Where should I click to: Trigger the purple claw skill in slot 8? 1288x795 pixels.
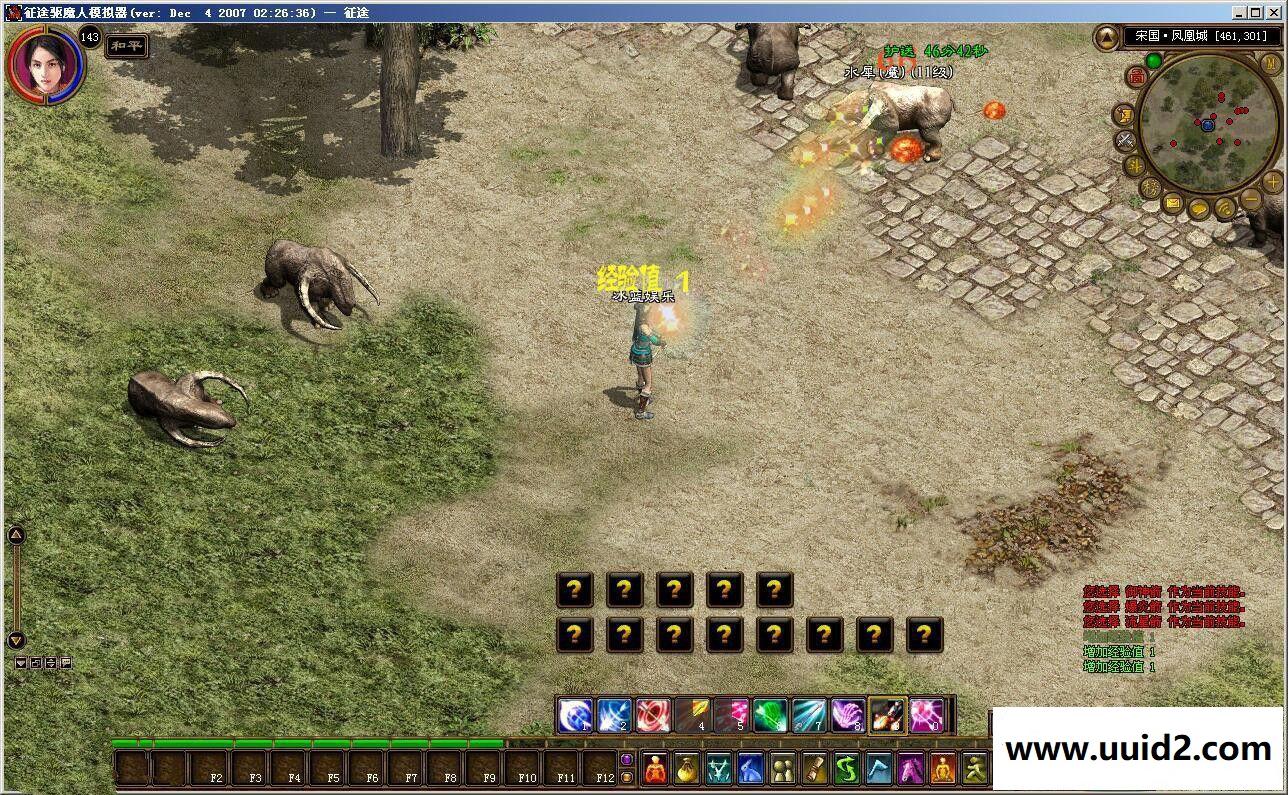point(848,715)
